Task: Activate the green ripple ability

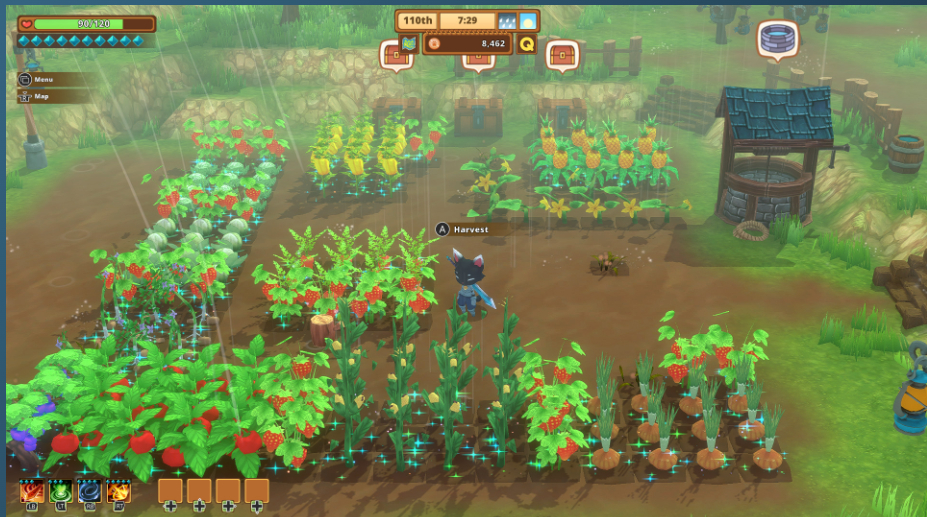Action: click(x=60, y=491)
